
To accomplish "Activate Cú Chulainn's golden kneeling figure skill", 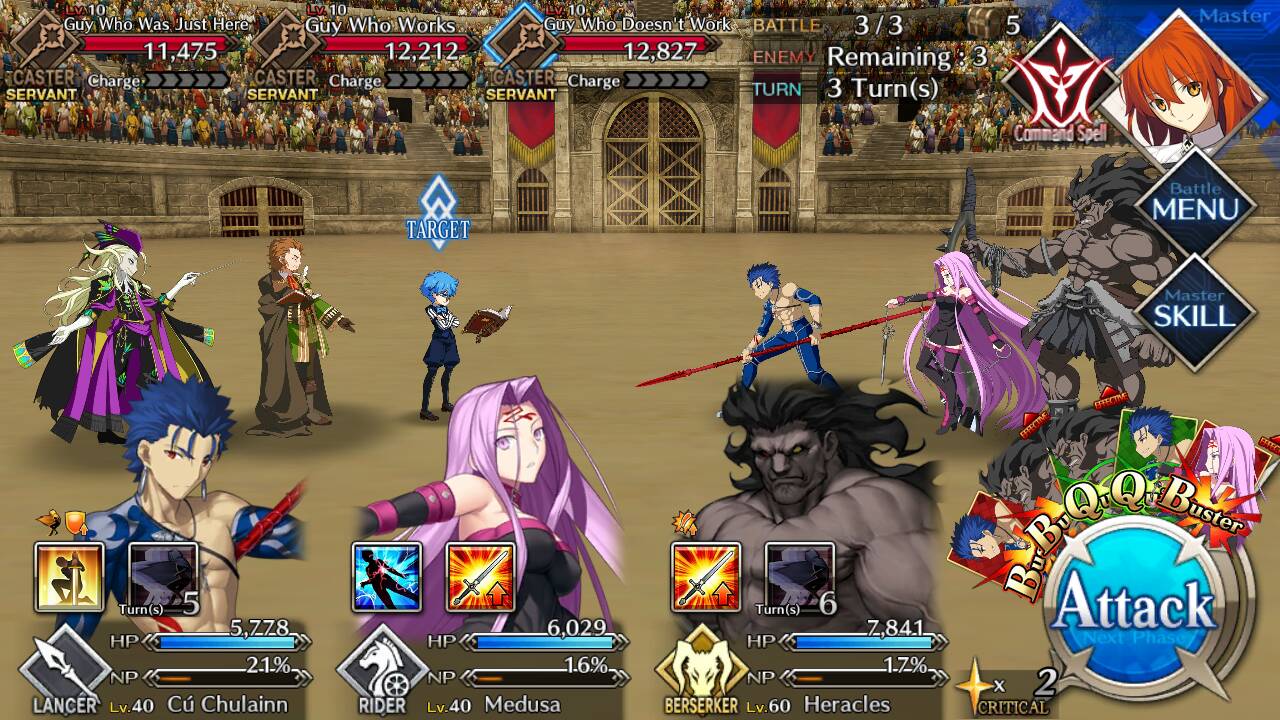I will tap(69, 578).
